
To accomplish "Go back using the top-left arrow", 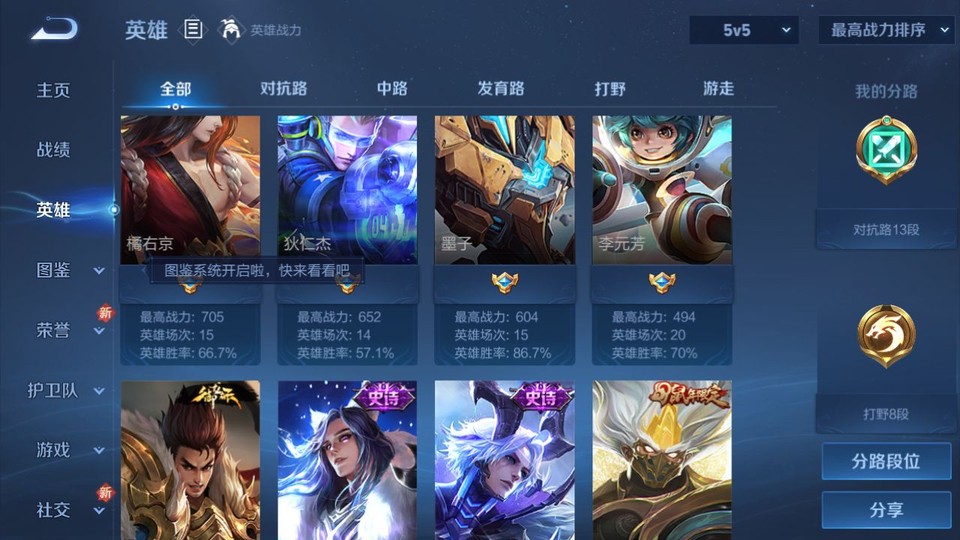I will pyautogui.click(x=54, y=30).
